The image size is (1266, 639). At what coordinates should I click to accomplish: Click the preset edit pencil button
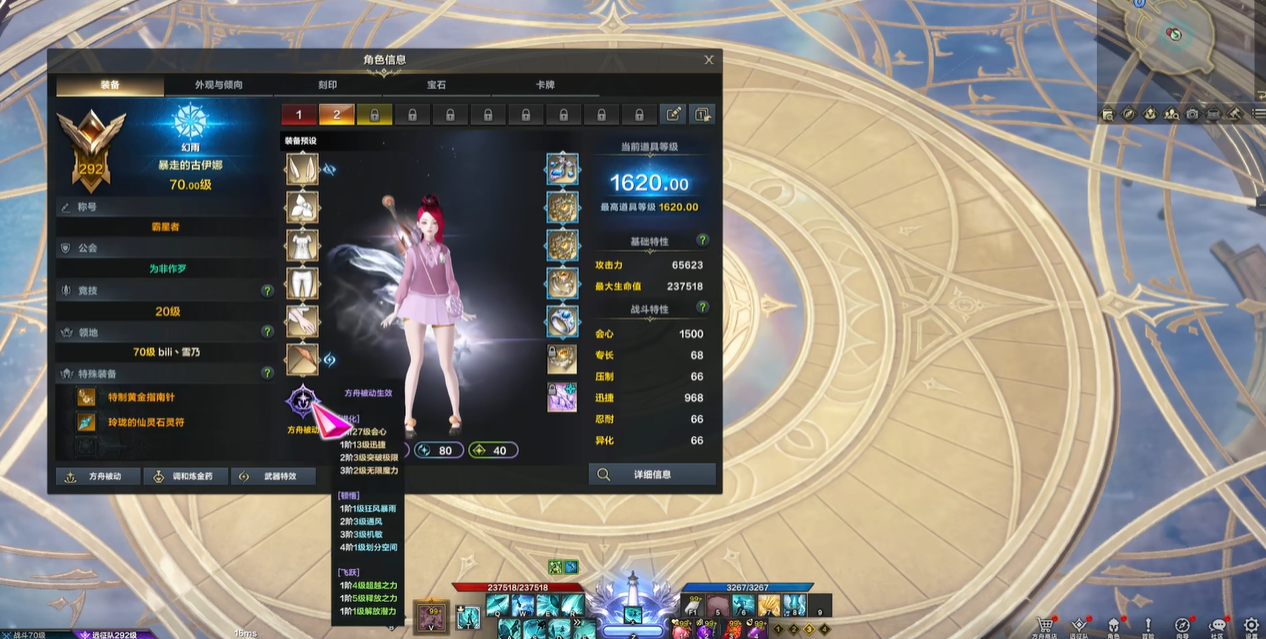coord(673,114)
